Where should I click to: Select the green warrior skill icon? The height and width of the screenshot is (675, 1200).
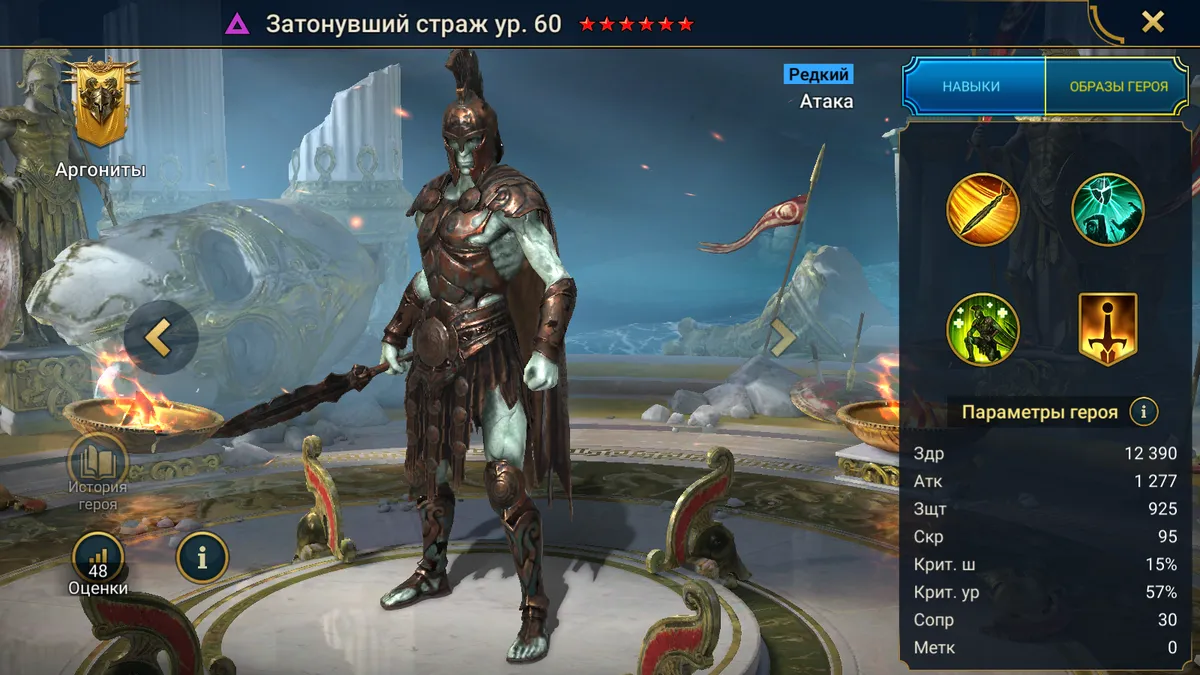tap(983, 329)
